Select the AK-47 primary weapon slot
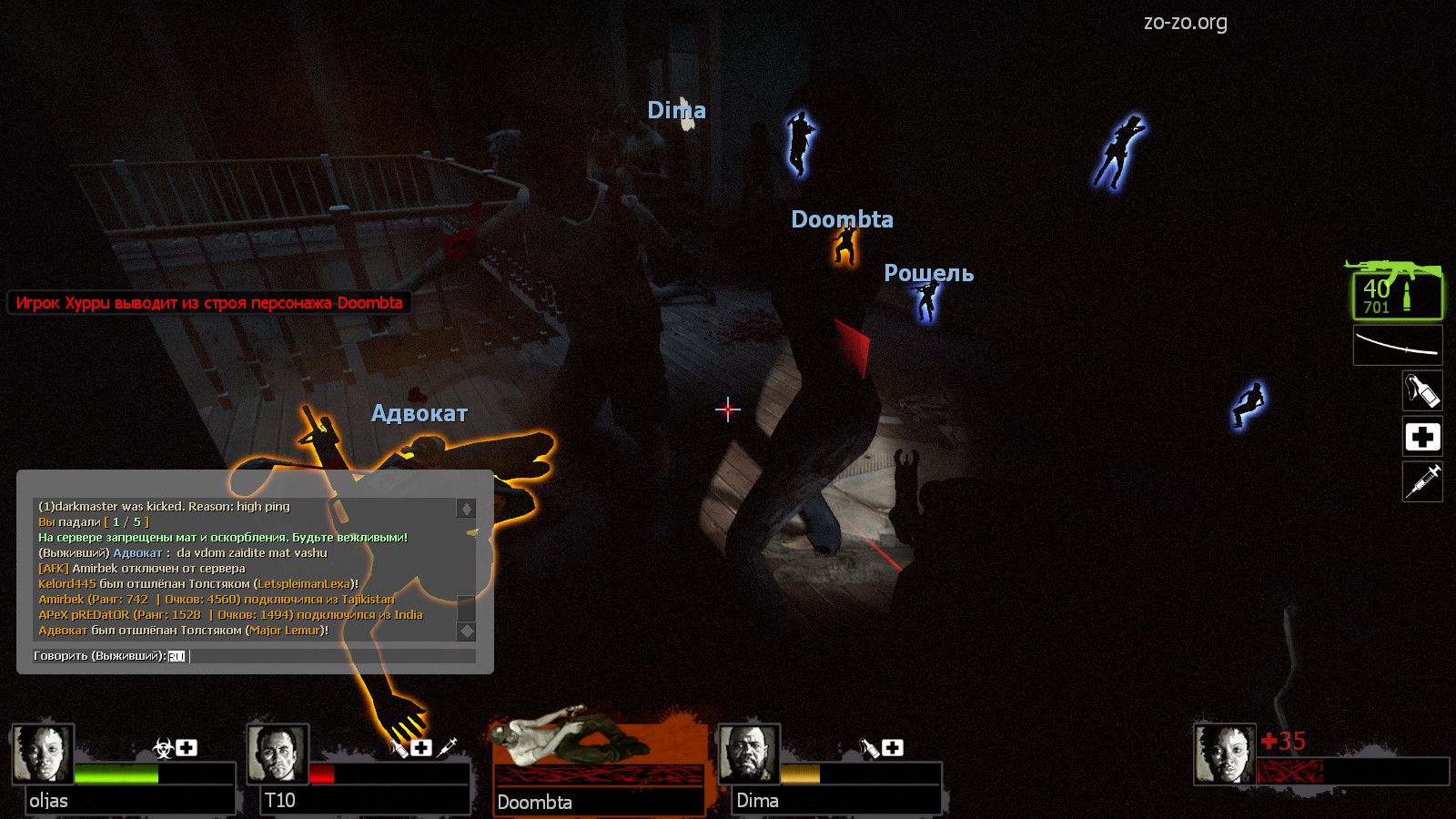Screen dimensions: 1456x819 (x=1397, y=293)
